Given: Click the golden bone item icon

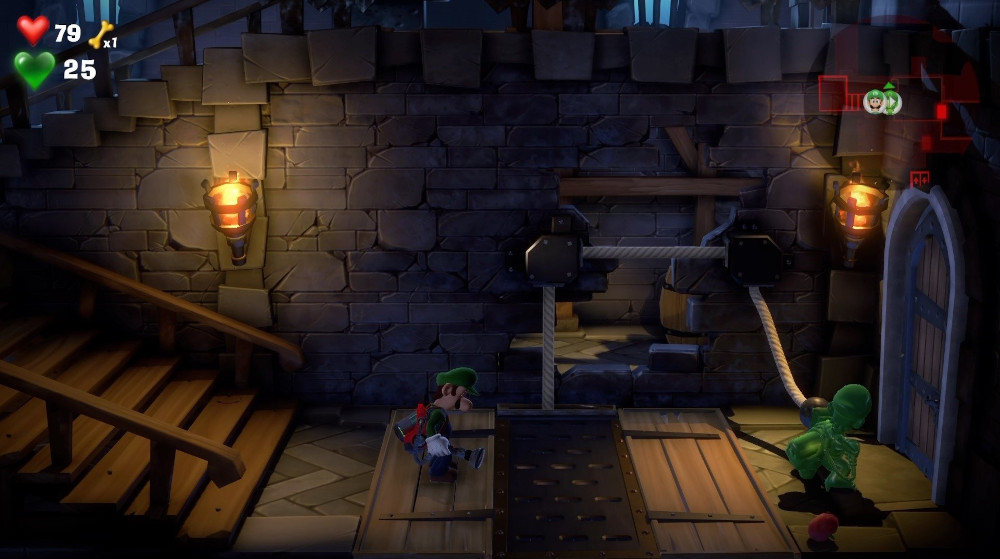Looking at the screenshot, I should [x=101, y=35].
